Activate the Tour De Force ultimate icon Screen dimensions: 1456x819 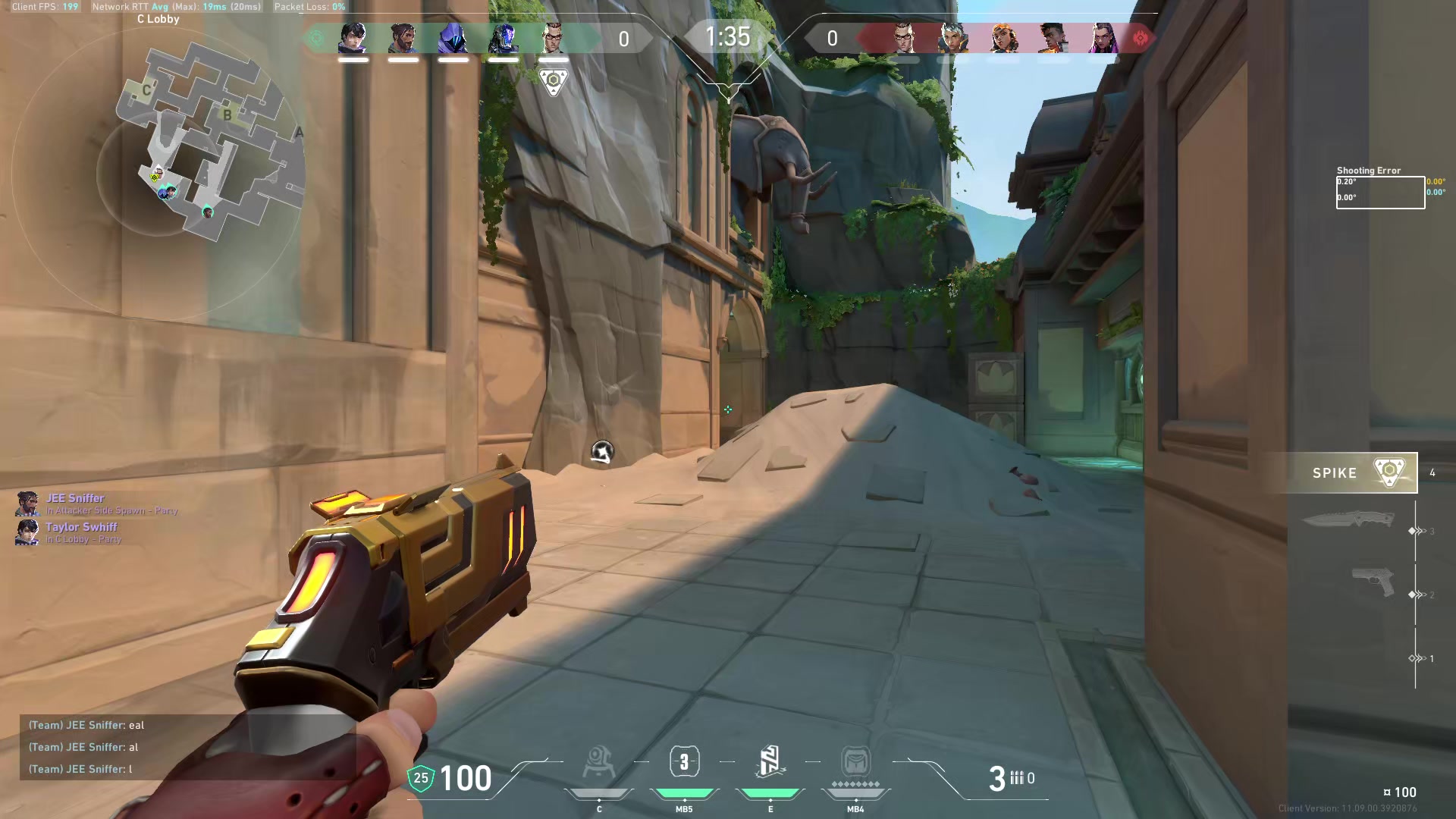click(855, 763)
